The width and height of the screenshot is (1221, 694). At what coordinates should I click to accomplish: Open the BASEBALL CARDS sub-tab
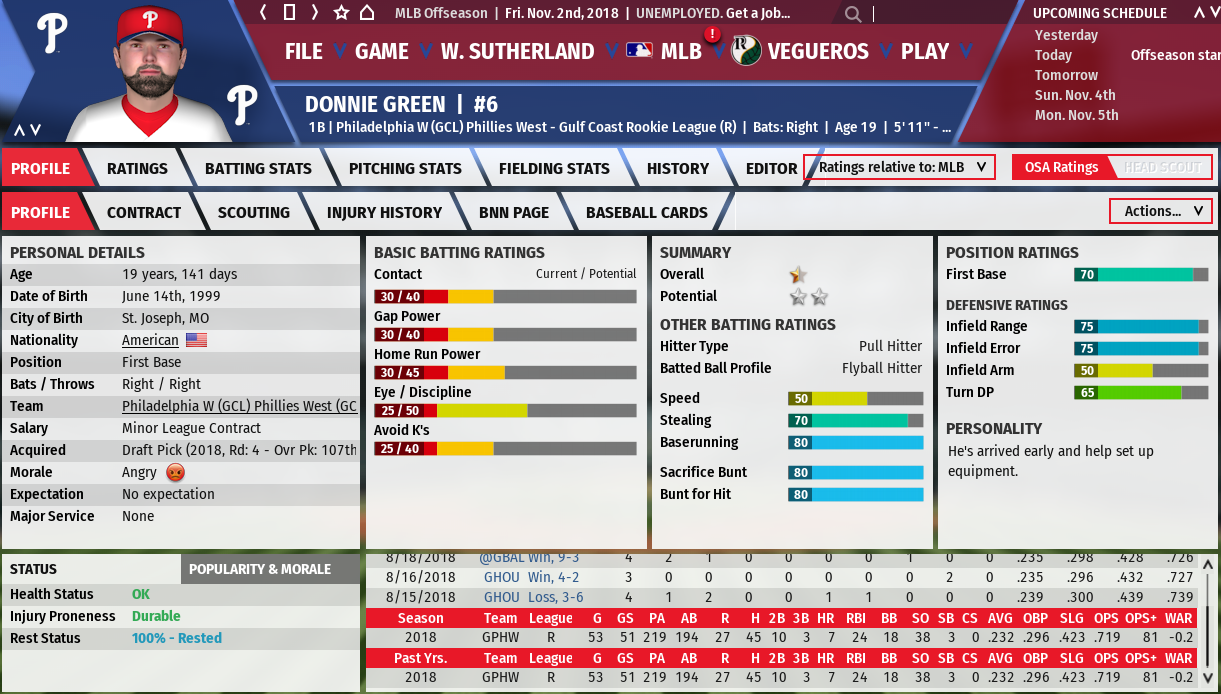pos(646,213)
